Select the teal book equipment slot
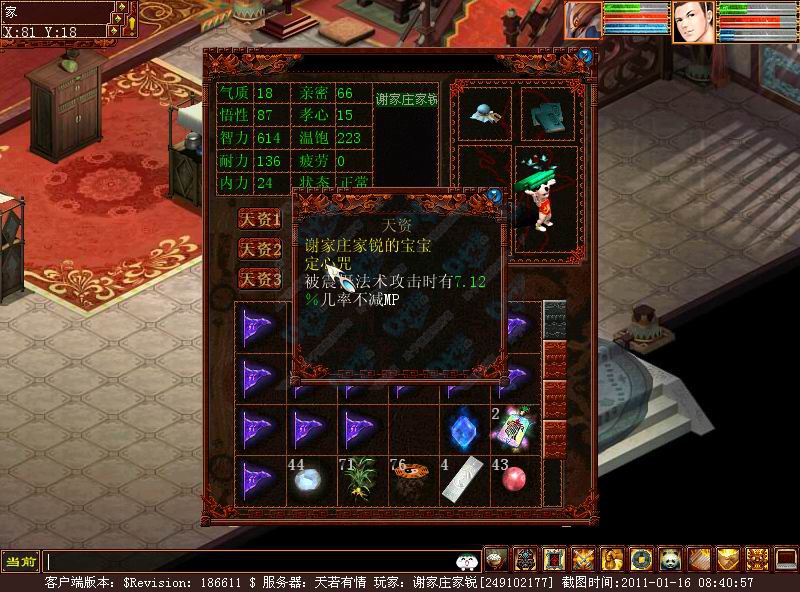800x592 pixels. 545,113
